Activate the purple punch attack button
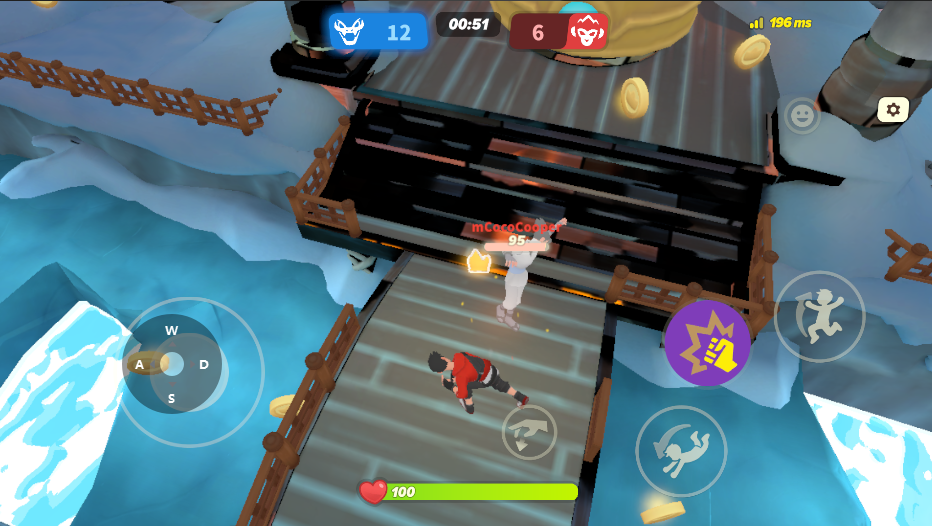Screen dimensions: 932x526 707,343
